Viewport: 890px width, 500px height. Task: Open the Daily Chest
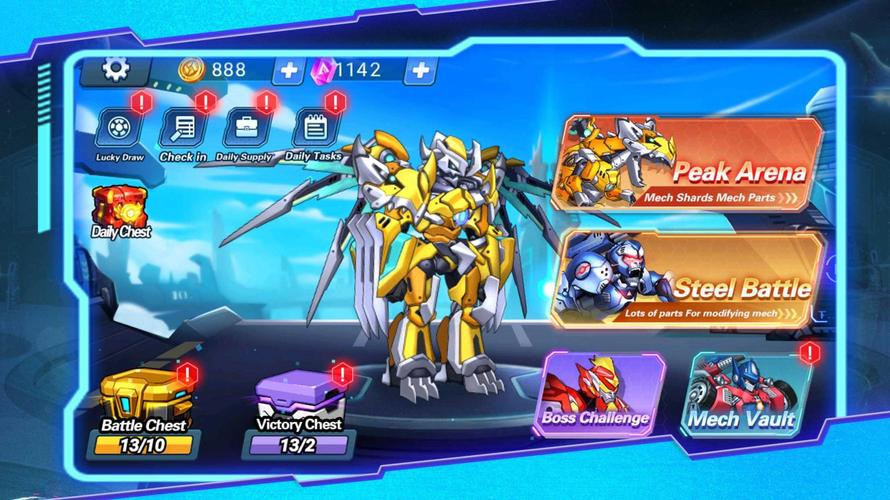(120, 211)
